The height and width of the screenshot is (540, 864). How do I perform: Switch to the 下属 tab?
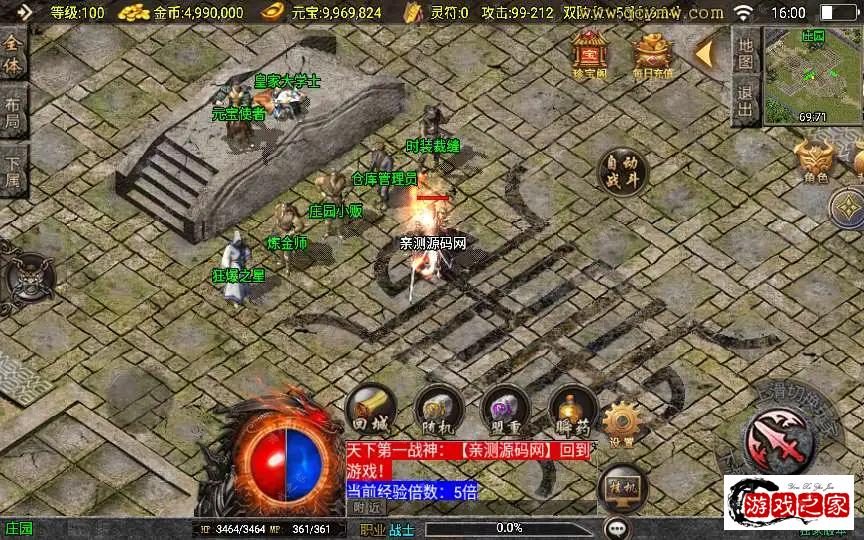pos(13,172)
